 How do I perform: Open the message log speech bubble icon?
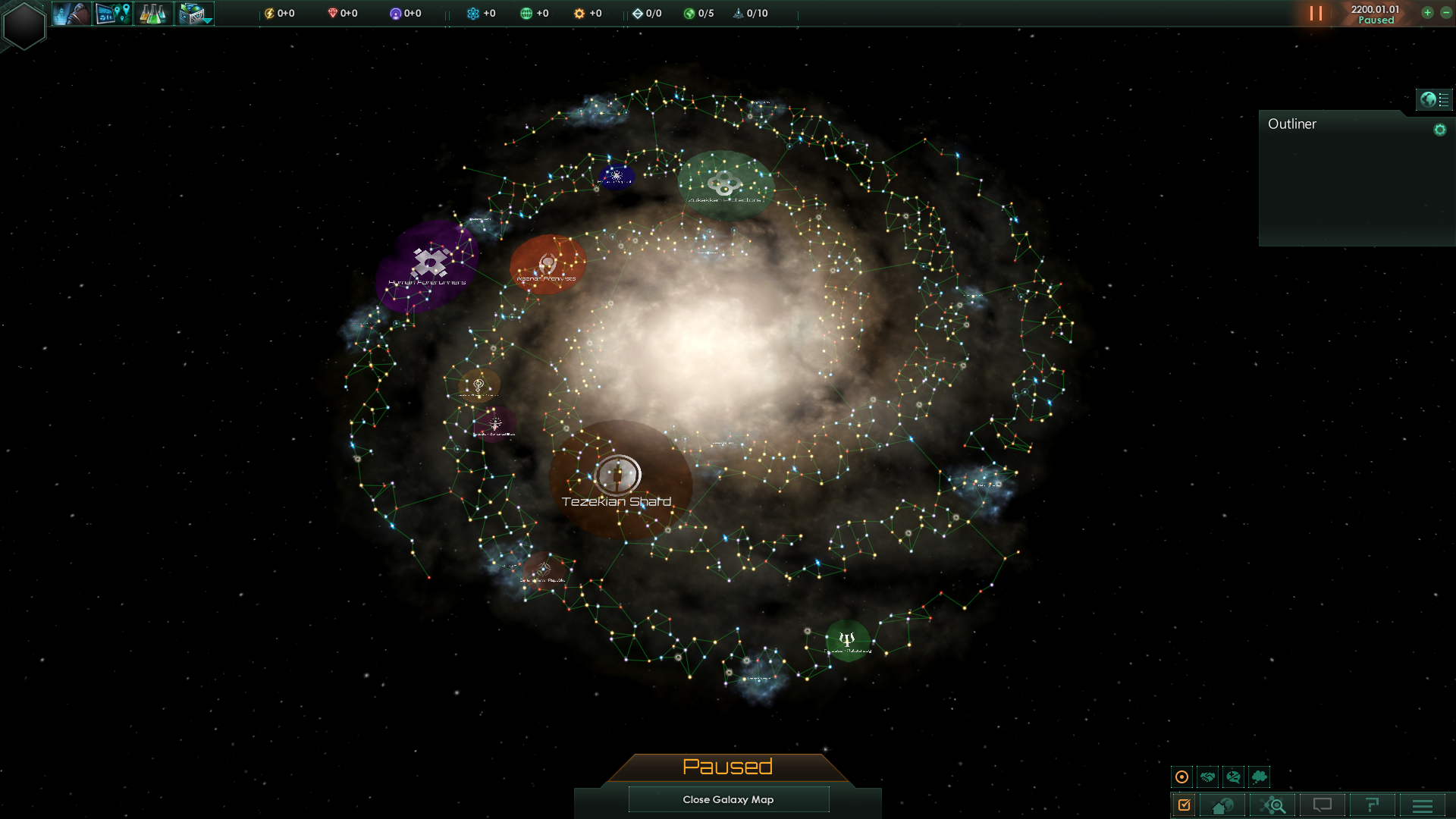pyautogui.click(x=1323, y=805)
